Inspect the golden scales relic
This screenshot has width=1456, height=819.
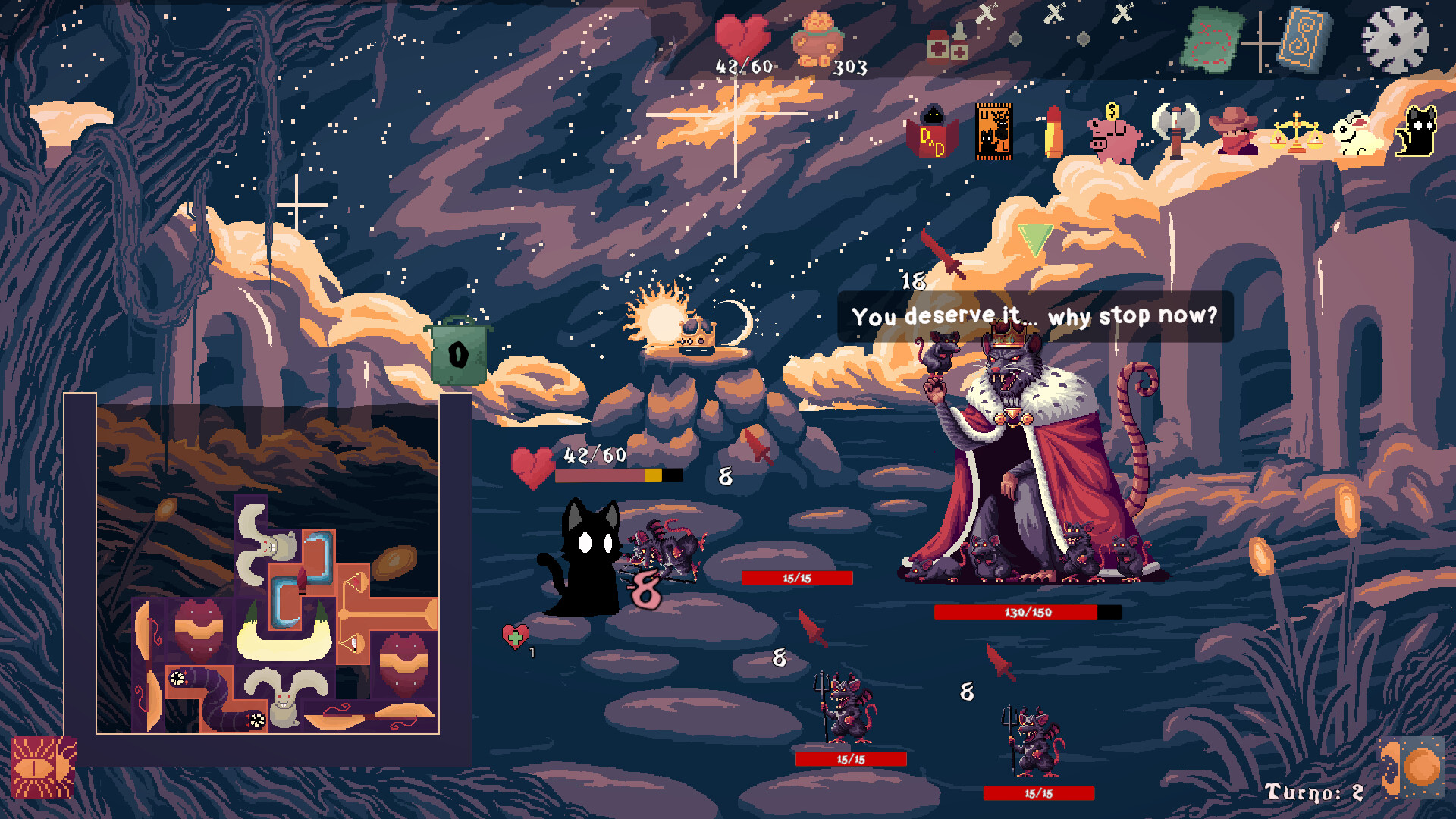click(x=1296, y=133)
